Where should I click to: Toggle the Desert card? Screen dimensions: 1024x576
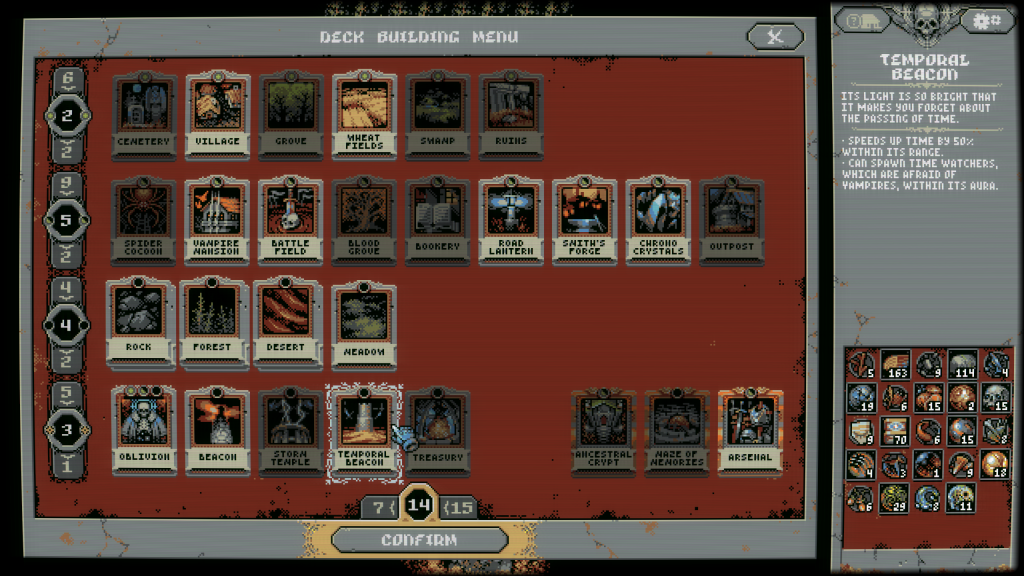click(287, 323)
